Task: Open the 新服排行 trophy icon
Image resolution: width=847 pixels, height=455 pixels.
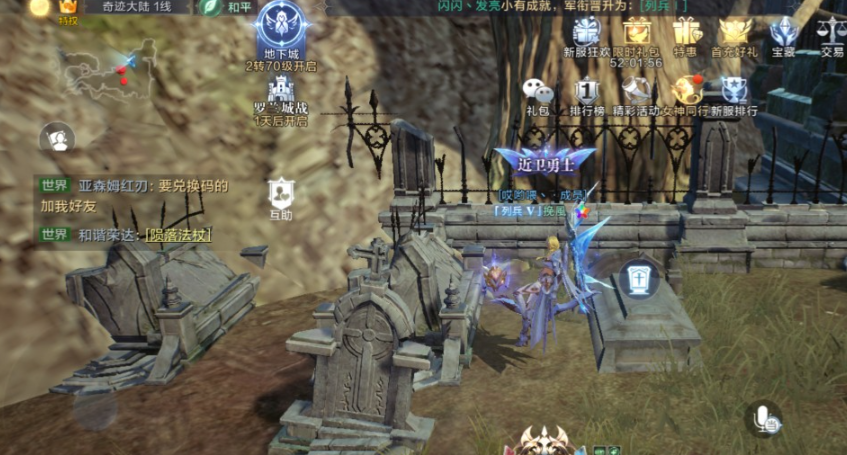Action: point(735,92)
